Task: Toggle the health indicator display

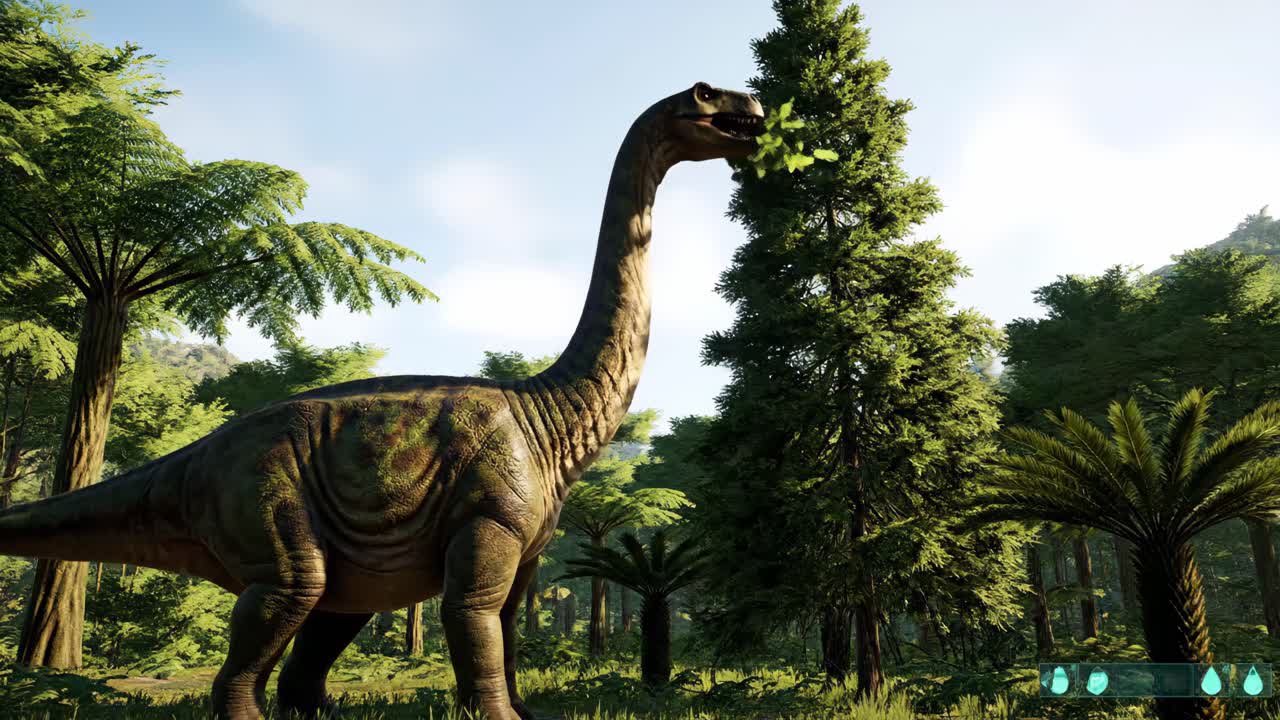Action: click(x=1097, y=680)
